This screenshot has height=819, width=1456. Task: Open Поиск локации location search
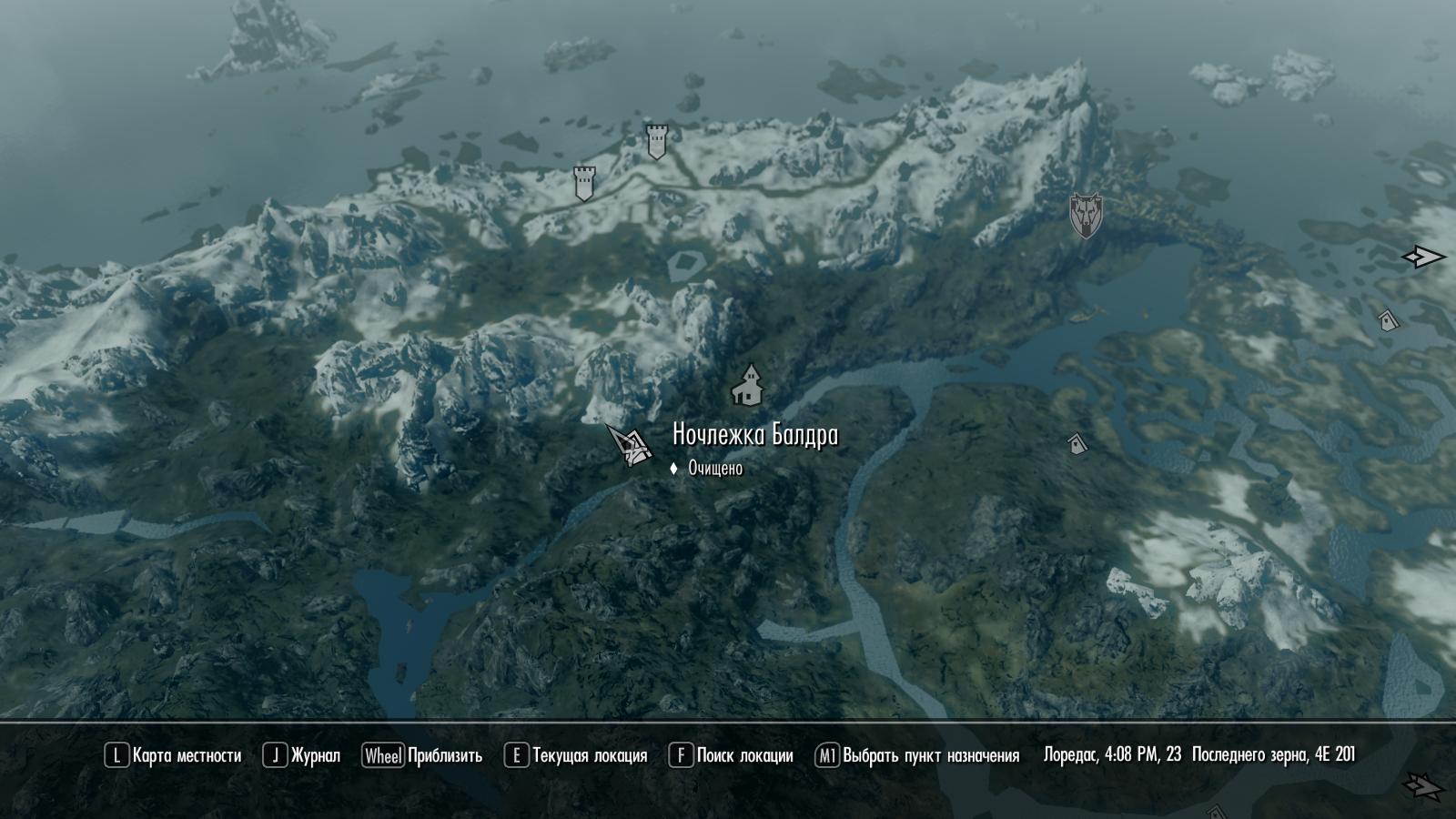(731, 755)
